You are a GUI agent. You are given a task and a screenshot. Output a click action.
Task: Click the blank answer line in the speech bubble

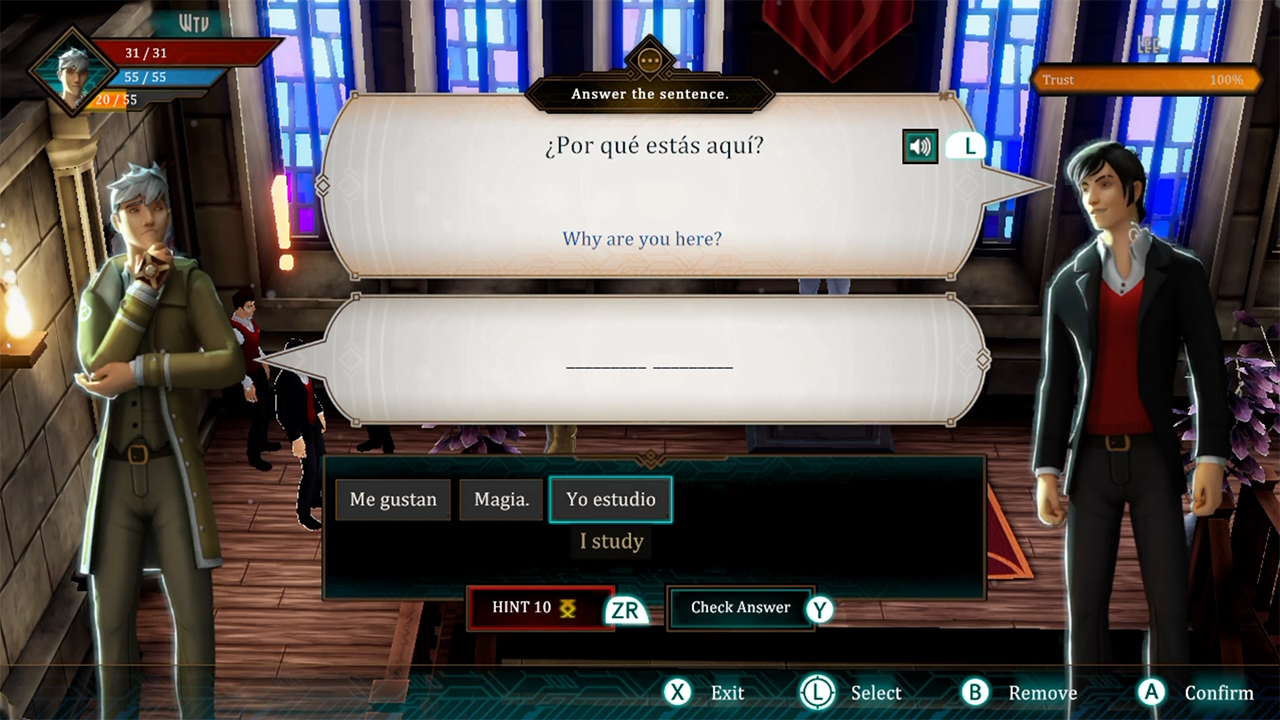point(649,367)
